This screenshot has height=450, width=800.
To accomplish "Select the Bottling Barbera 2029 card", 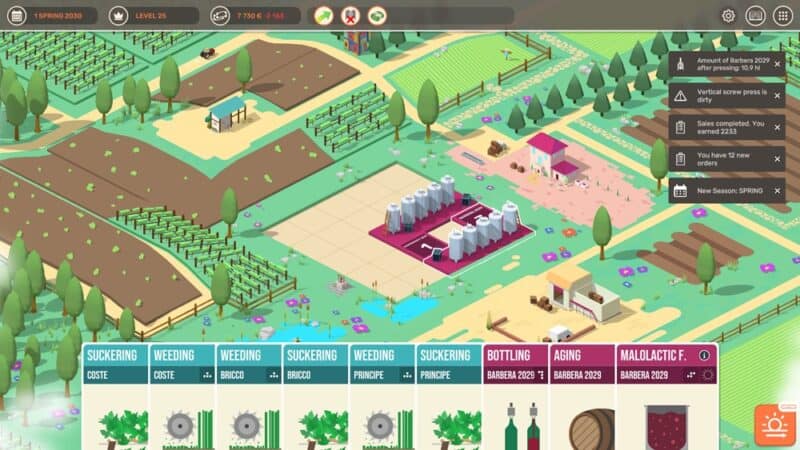I will tap(516, 400).
